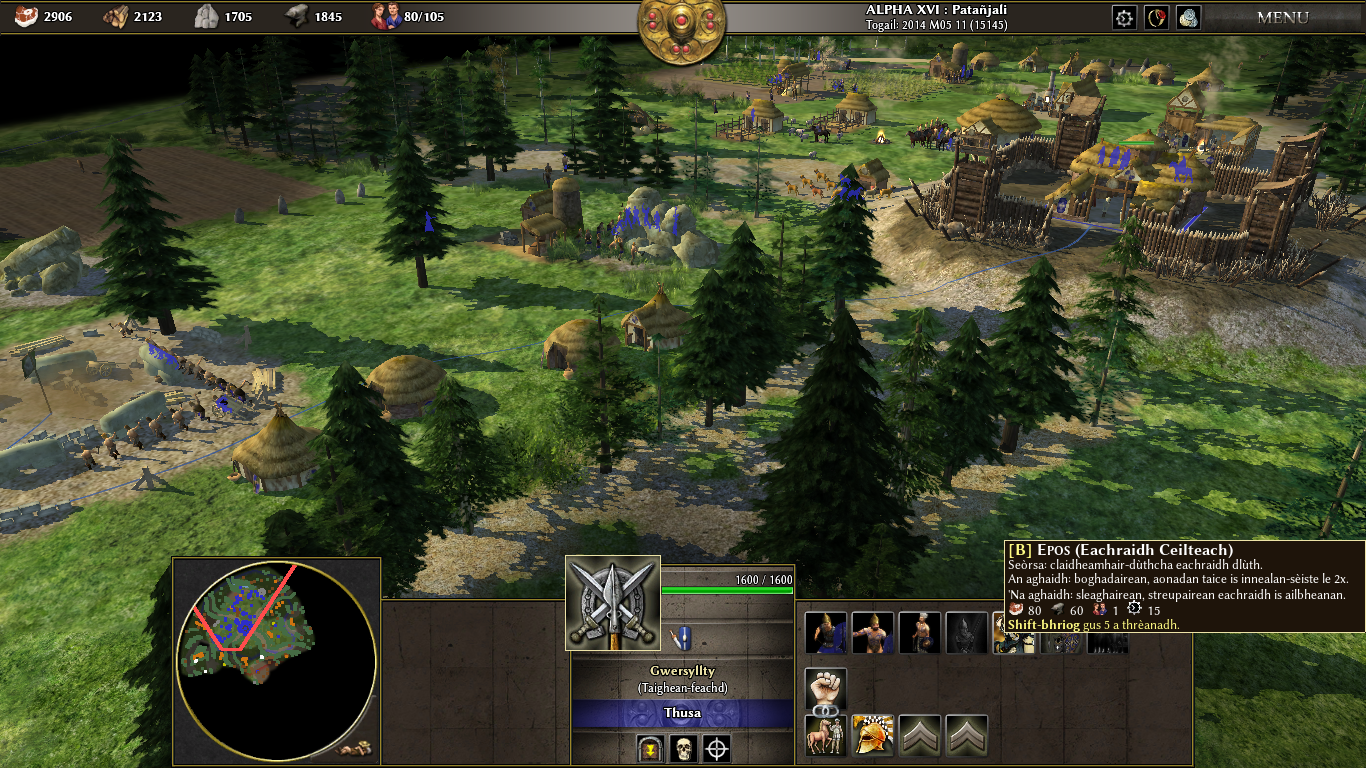Click the barracks crossed-weapons portrait
1366x768 pixels.
tap(612, 603)
